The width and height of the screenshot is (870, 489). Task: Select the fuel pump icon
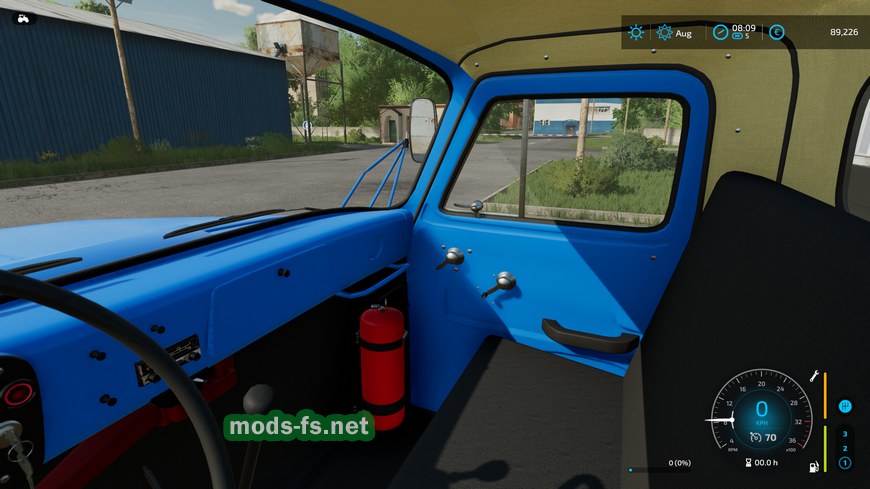pyautogui.click(x=814, y=466)
